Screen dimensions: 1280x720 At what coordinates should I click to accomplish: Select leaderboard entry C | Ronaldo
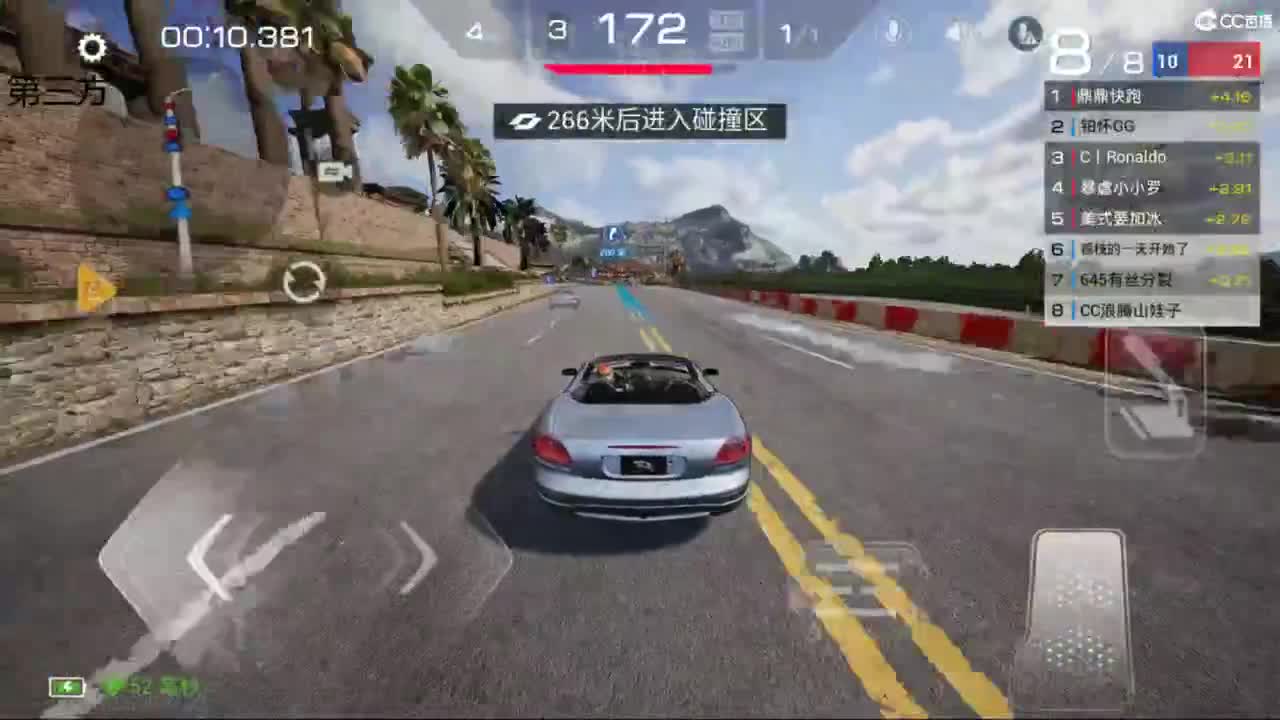coord(1150,157)
